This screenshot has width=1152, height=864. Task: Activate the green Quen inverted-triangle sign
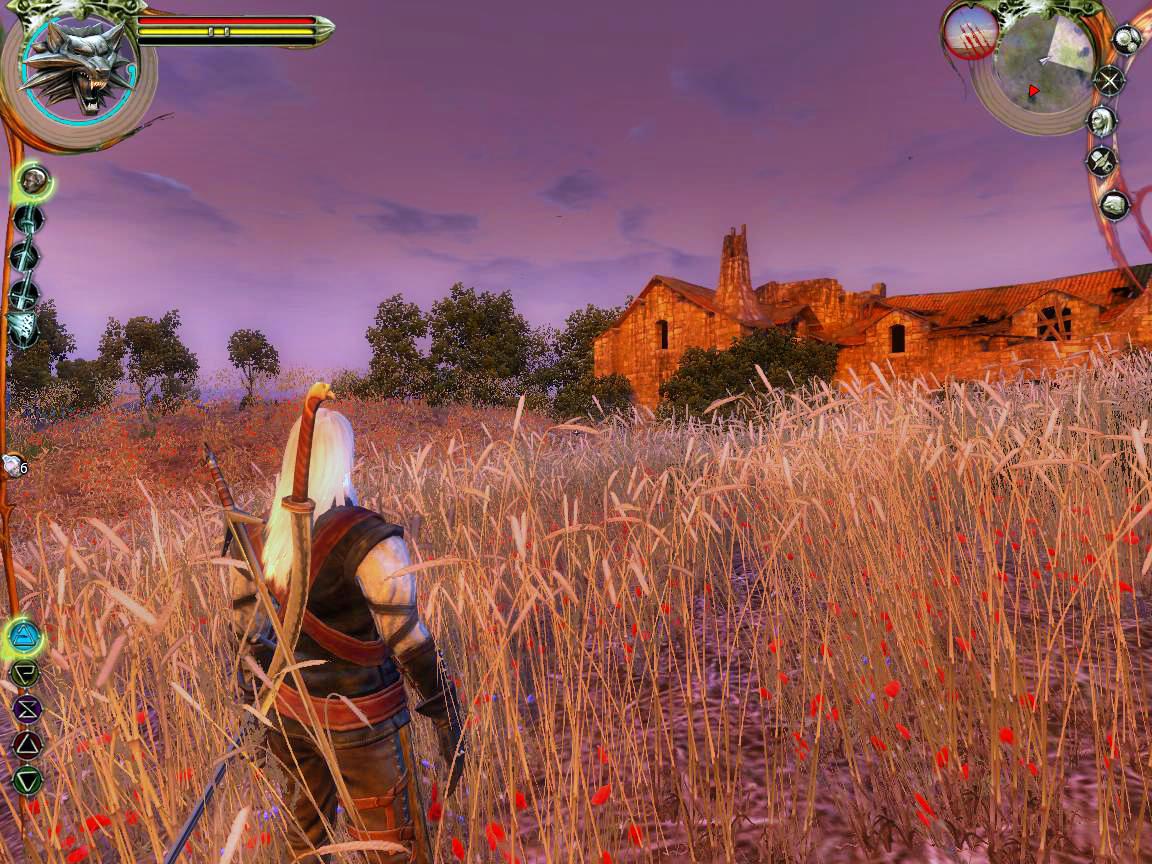pyautogui.click(x=26, y=779)
